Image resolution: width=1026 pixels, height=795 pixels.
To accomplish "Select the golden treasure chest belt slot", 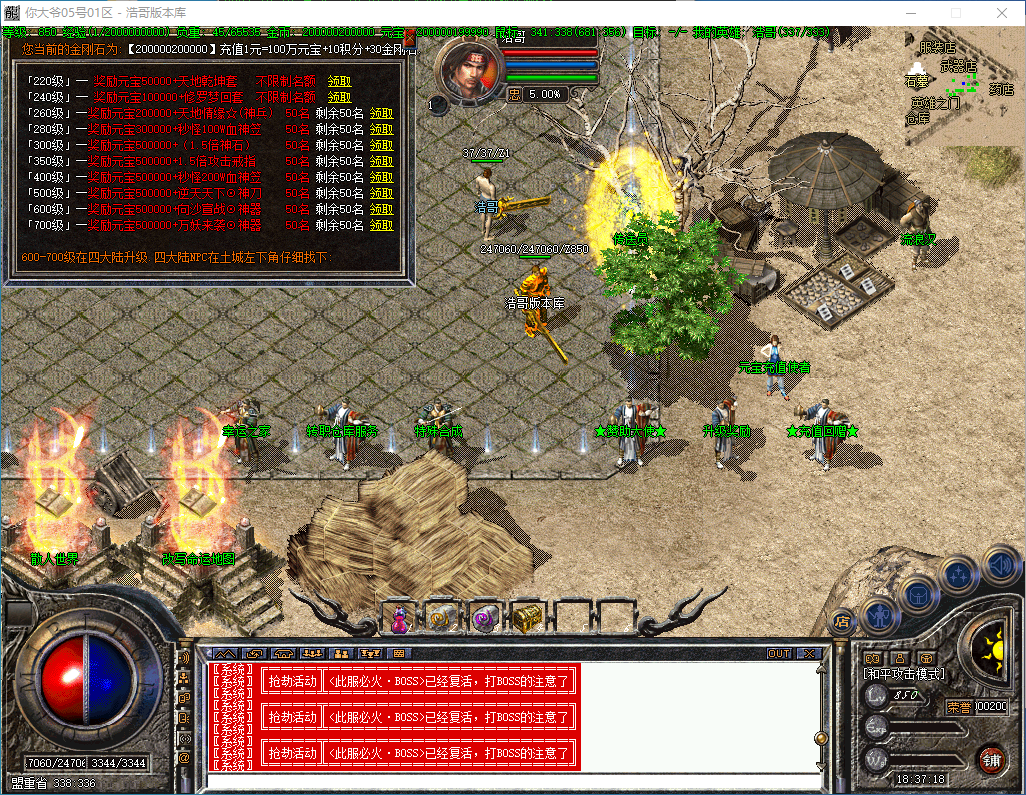I will coord(527,619).
